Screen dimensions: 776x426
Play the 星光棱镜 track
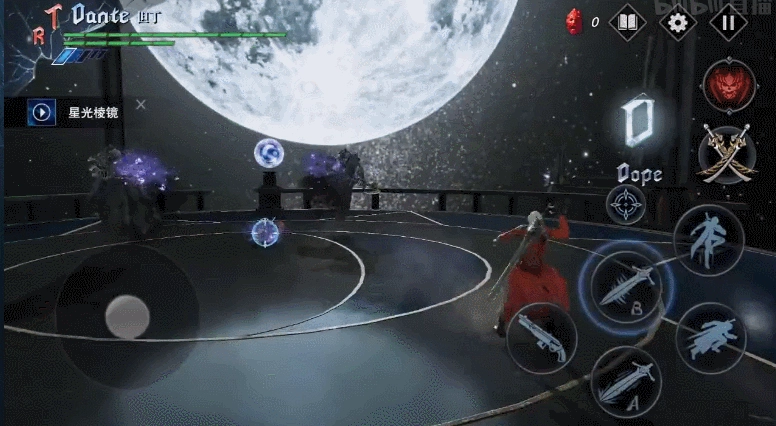pos(42,112)
